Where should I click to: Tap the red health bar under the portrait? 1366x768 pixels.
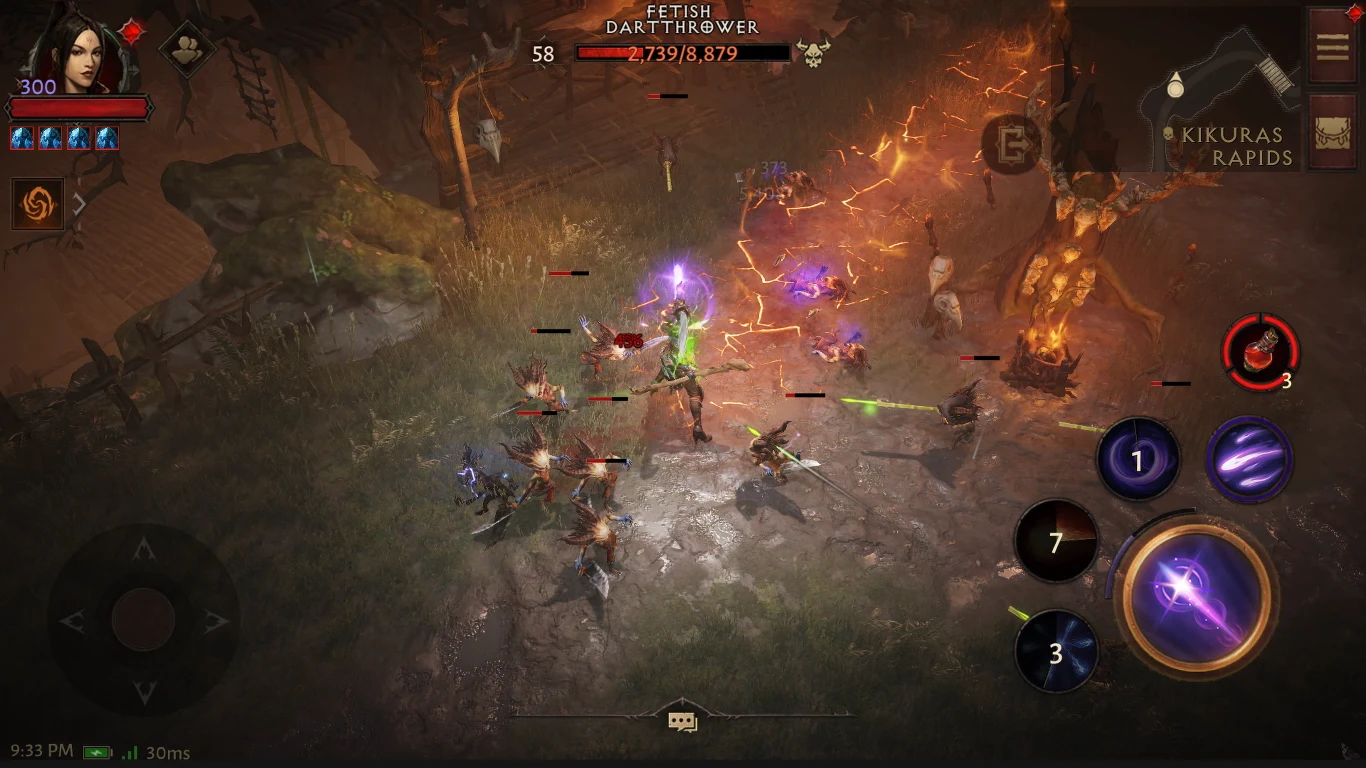pos(80,105)
